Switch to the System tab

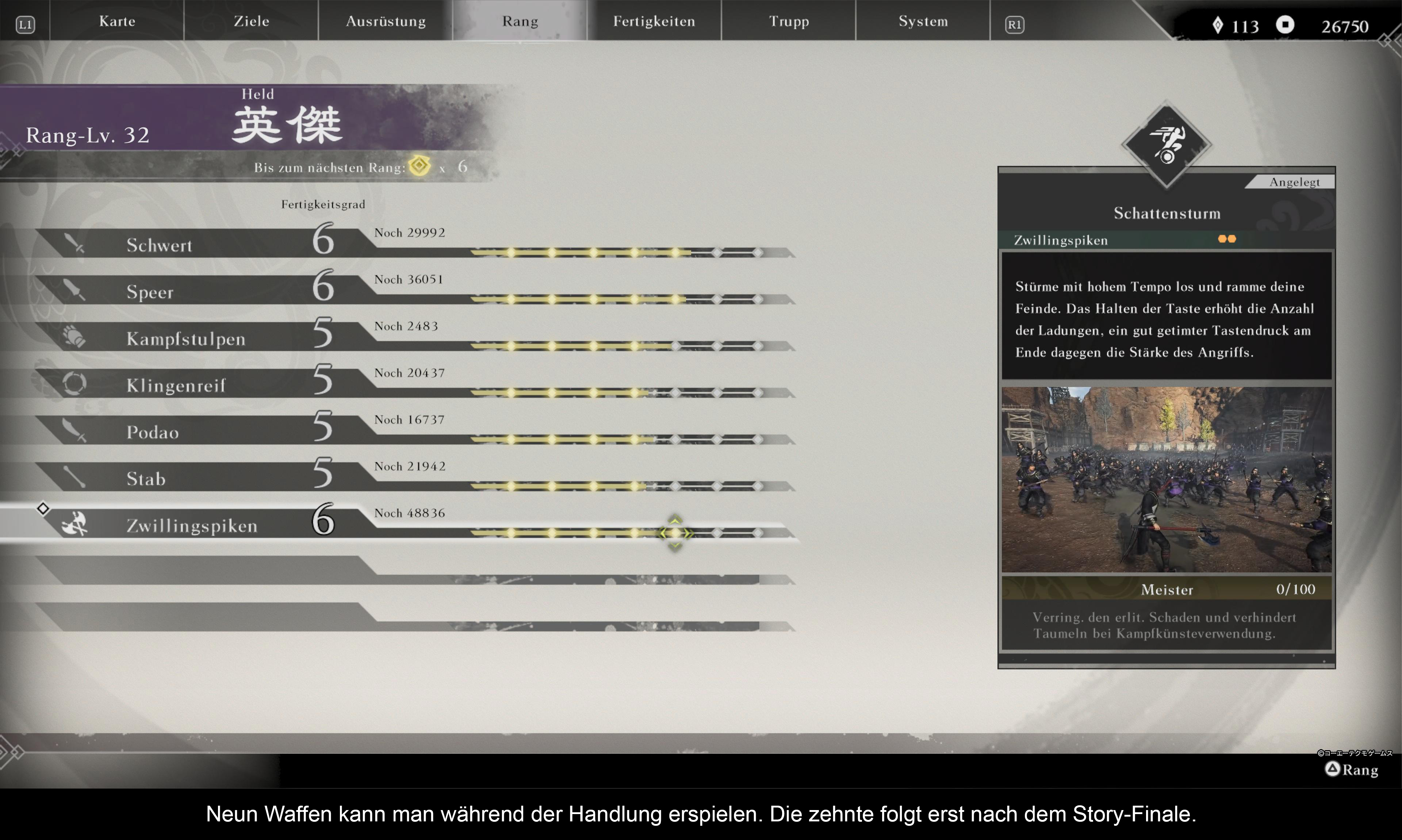(923, 22)
